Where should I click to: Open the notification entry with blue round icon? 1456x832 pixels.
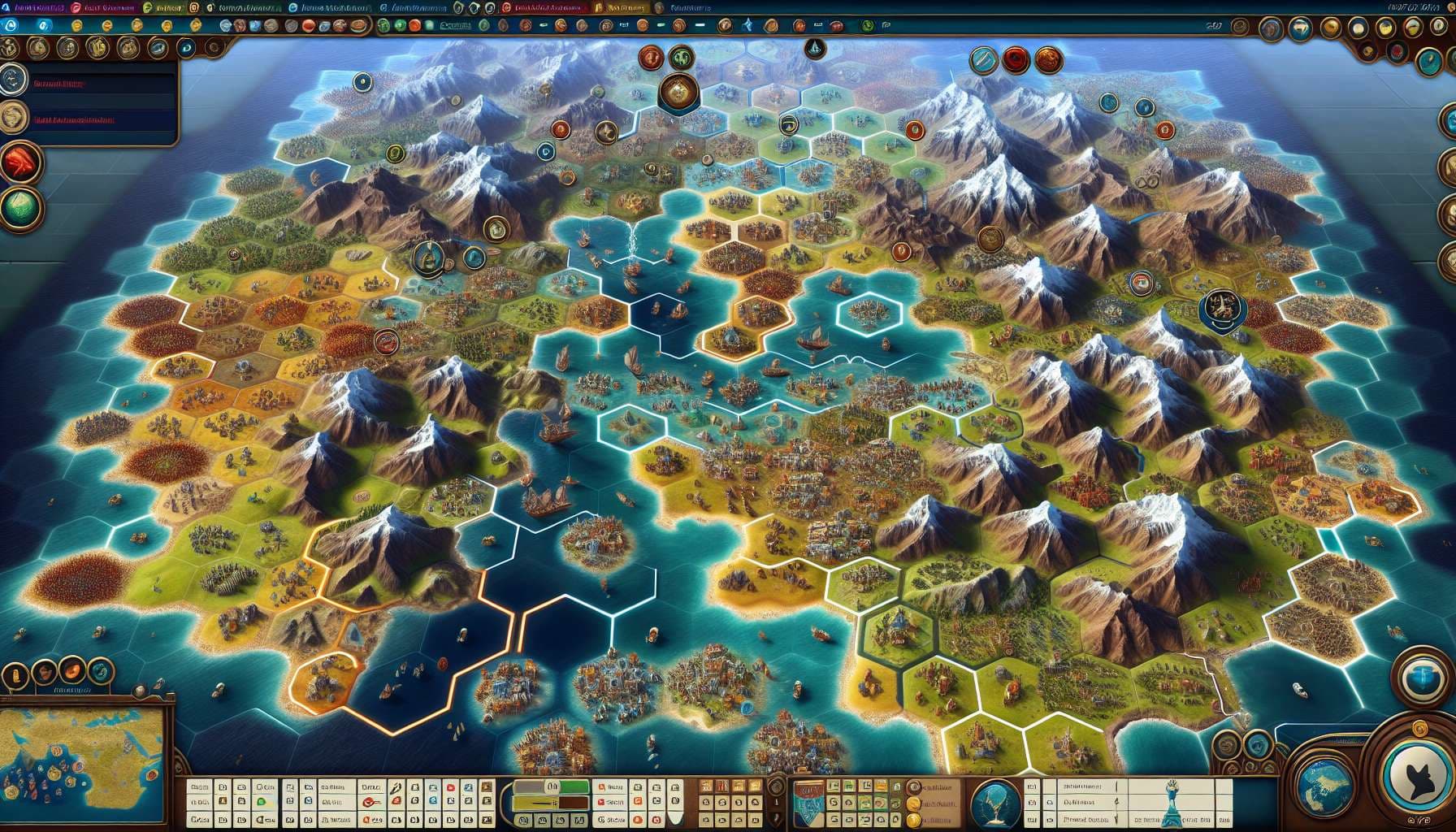[14, 80]
